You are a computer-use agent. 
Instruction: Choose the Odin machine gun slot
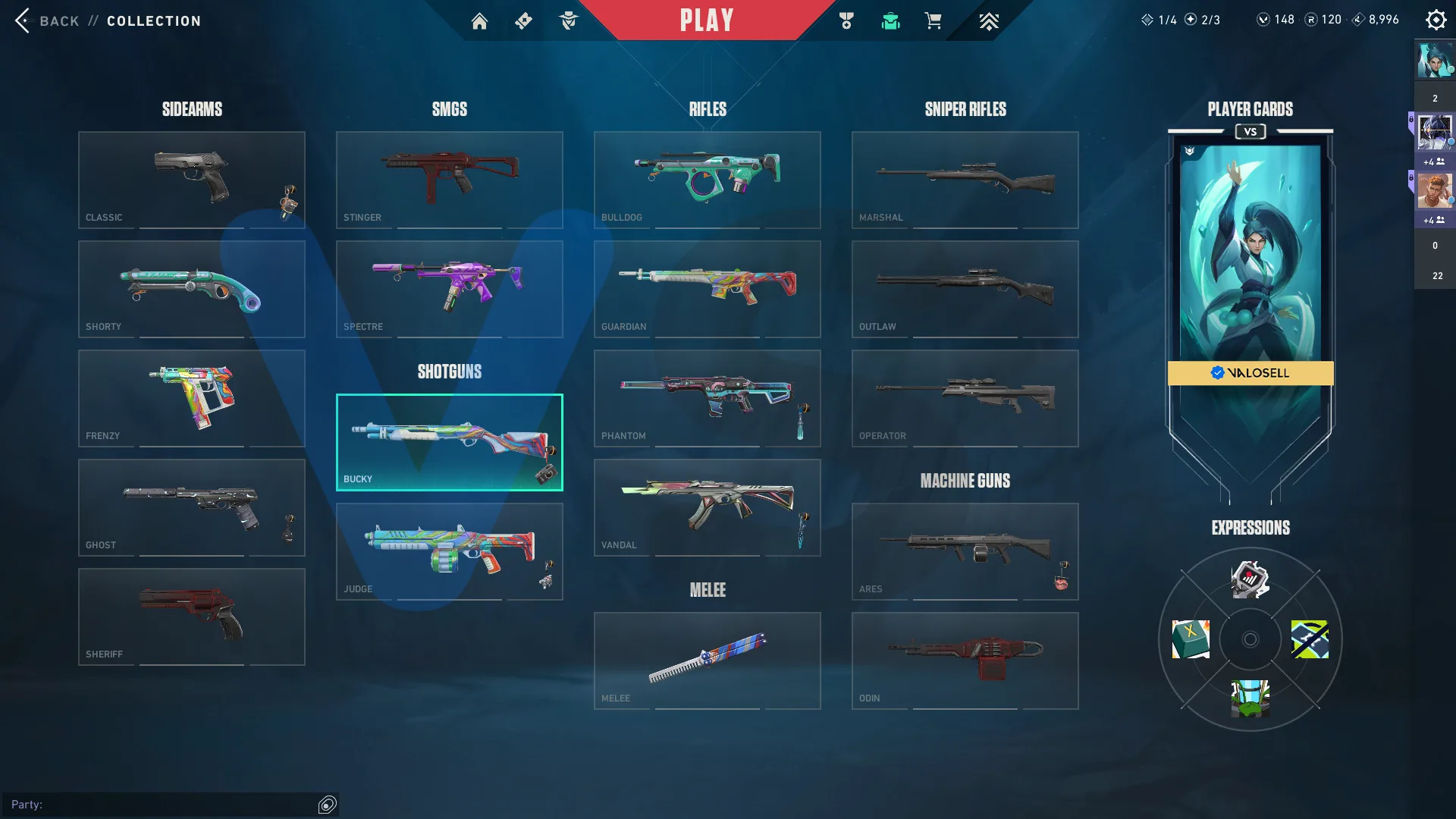[x=965, y=661]
